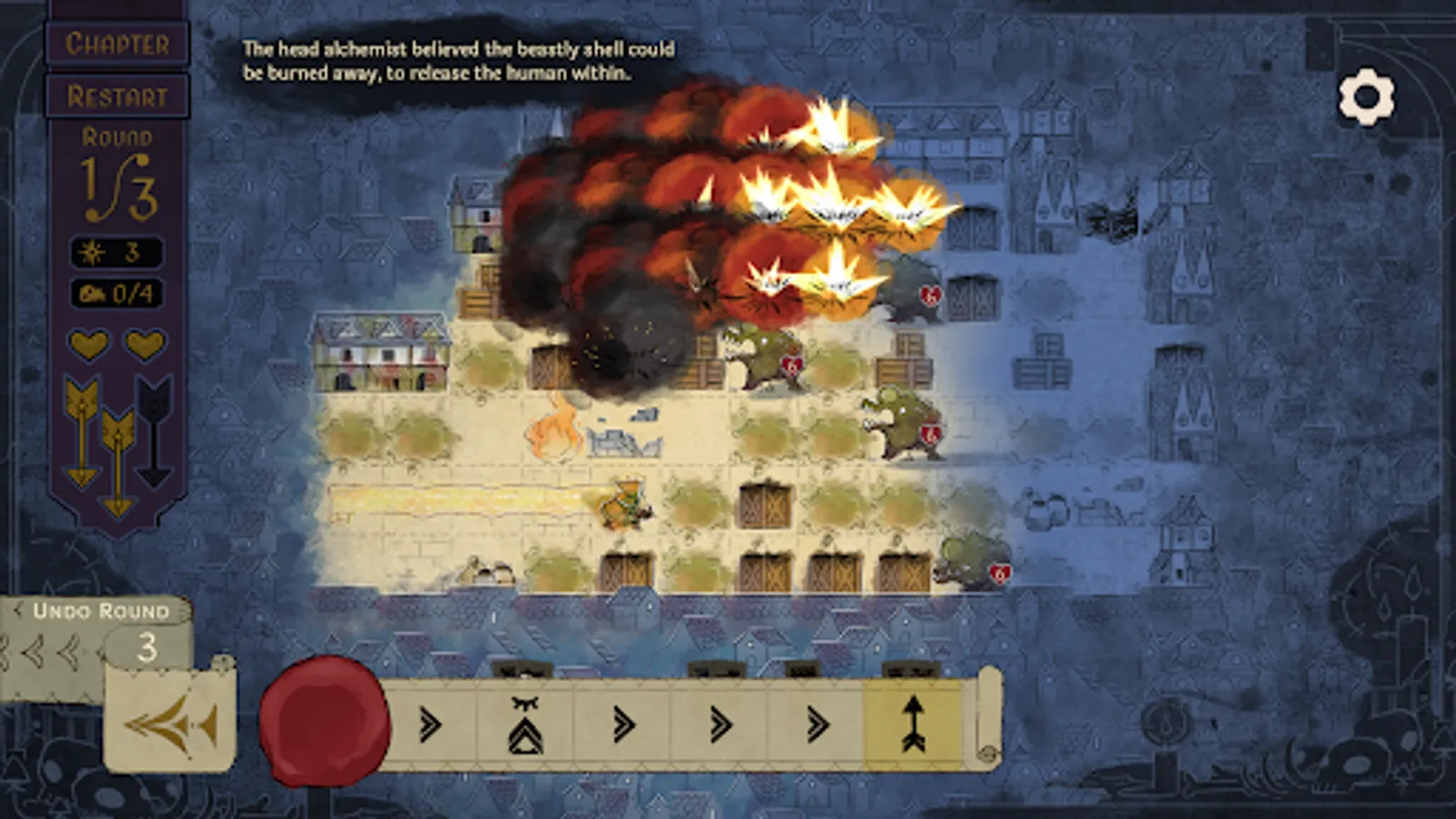Screen dimensions: 1456x819
Task: Select the Restart menu option
Action: 118,94
